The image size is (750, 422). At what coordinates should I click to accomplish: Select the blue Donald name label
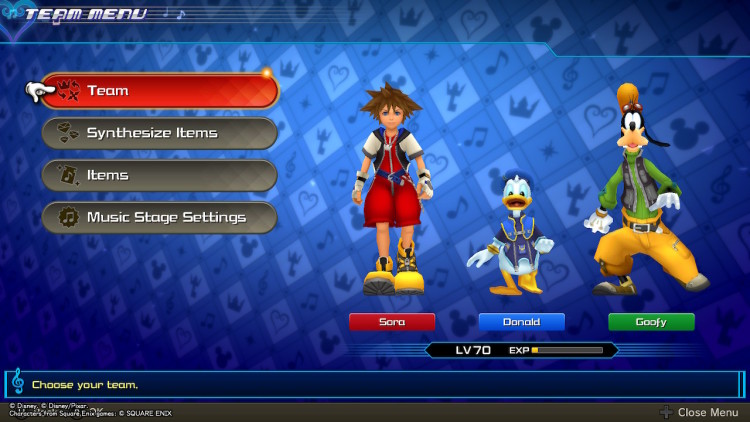click(521, 322)
